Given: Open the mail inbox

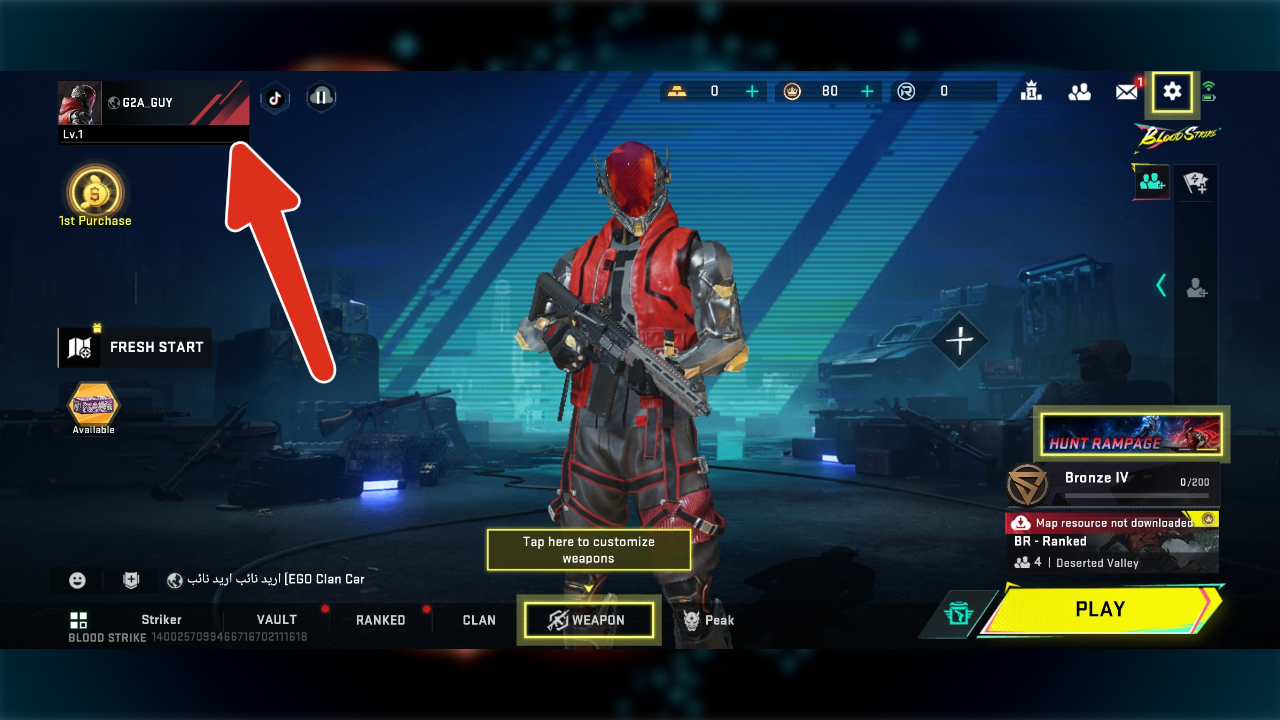Looking at the screenshot, I should click(x=1127, y=92).
